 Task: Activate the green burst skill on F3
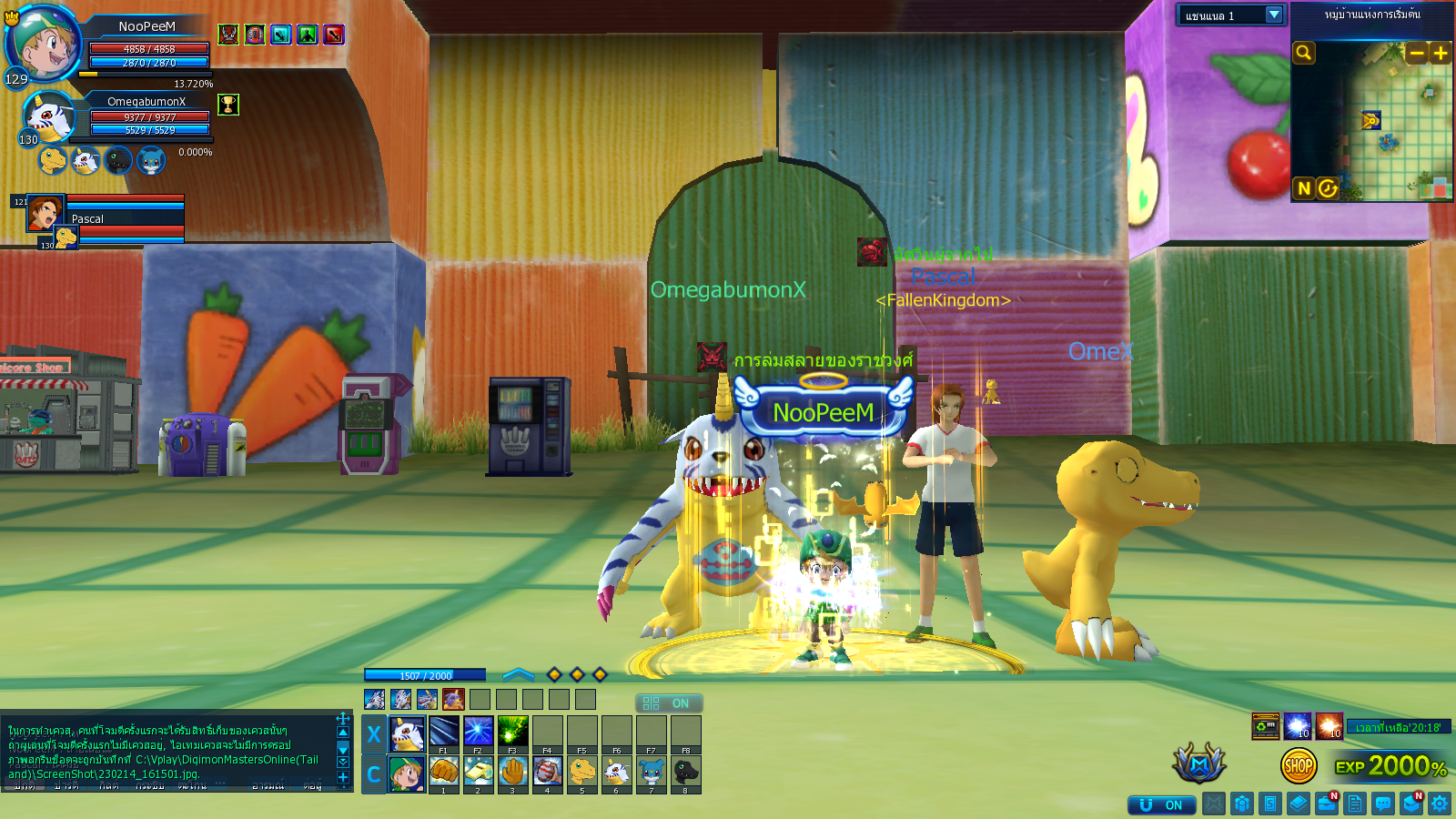512,732
